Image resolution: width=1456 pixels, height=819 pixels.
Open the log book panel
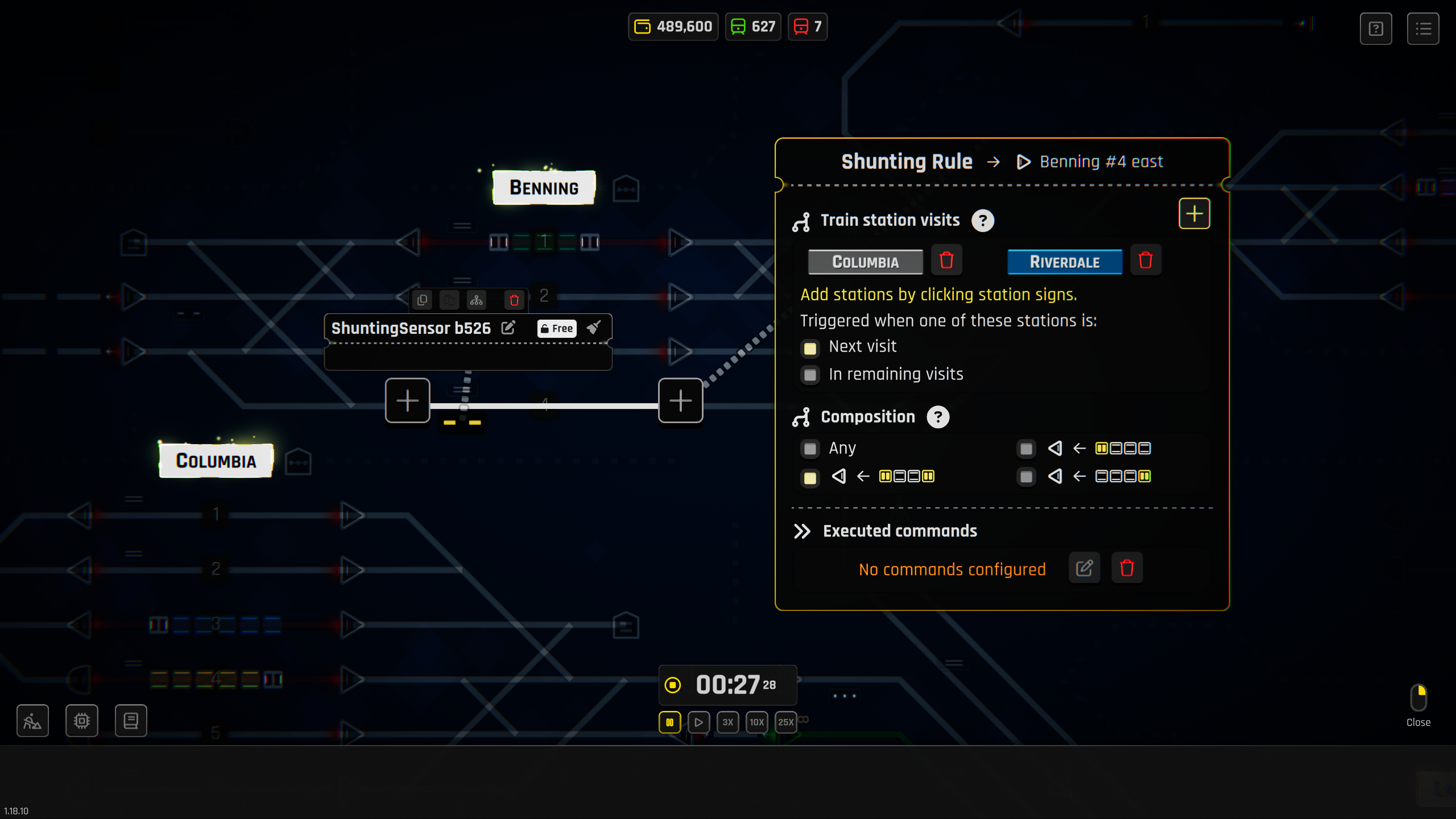point(131,721)
